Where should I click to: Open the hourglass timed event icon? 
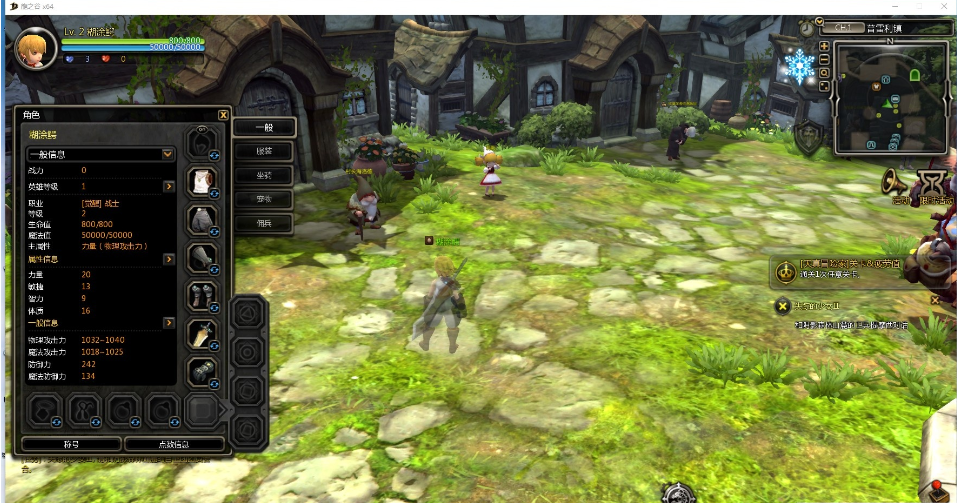(934, 182)
